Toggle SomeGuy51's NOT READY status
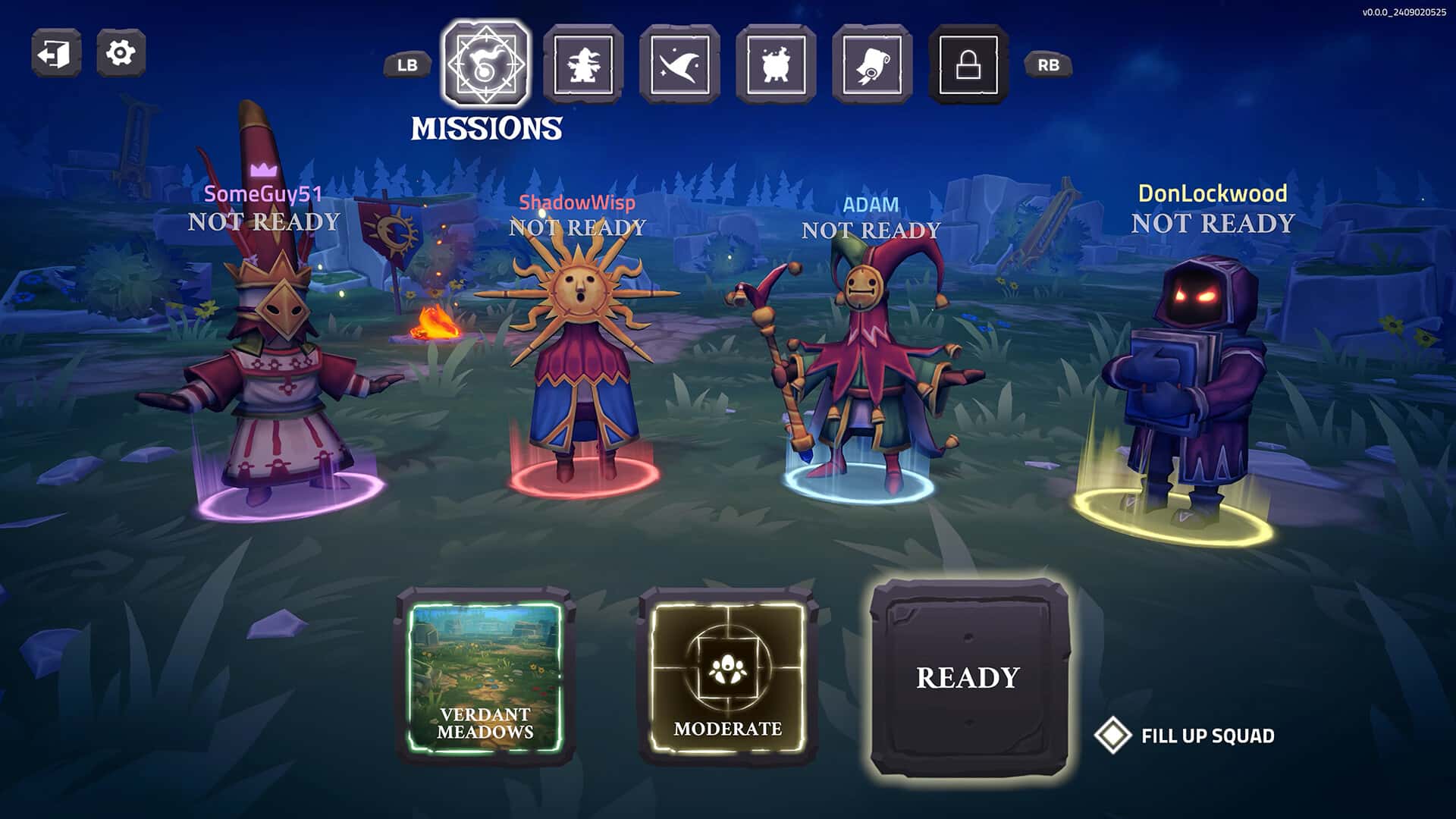Screen dimensions: 1456x819 (x=264, y=222)
